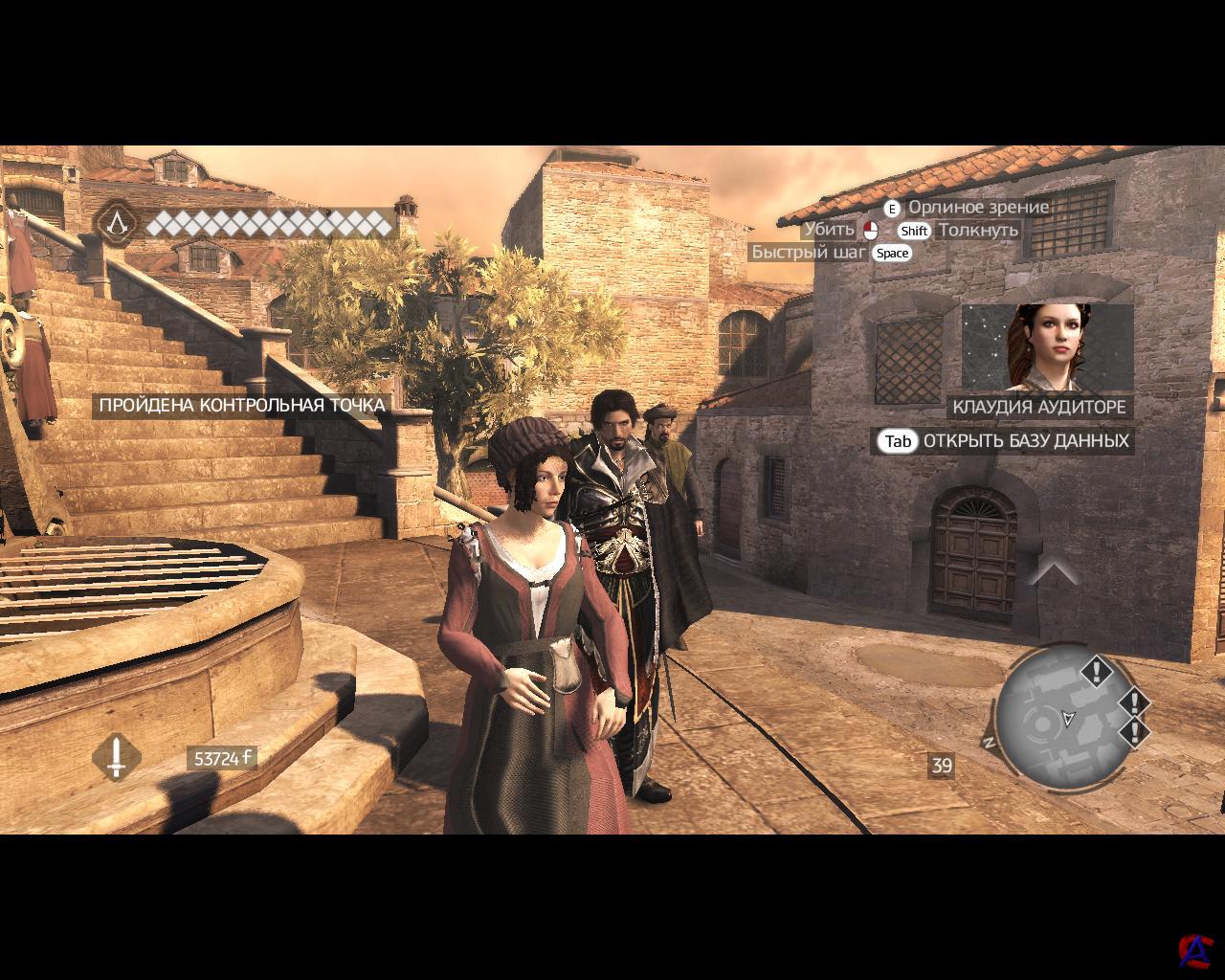
Task: Click the circular minimap
Action: [1063, 718]
